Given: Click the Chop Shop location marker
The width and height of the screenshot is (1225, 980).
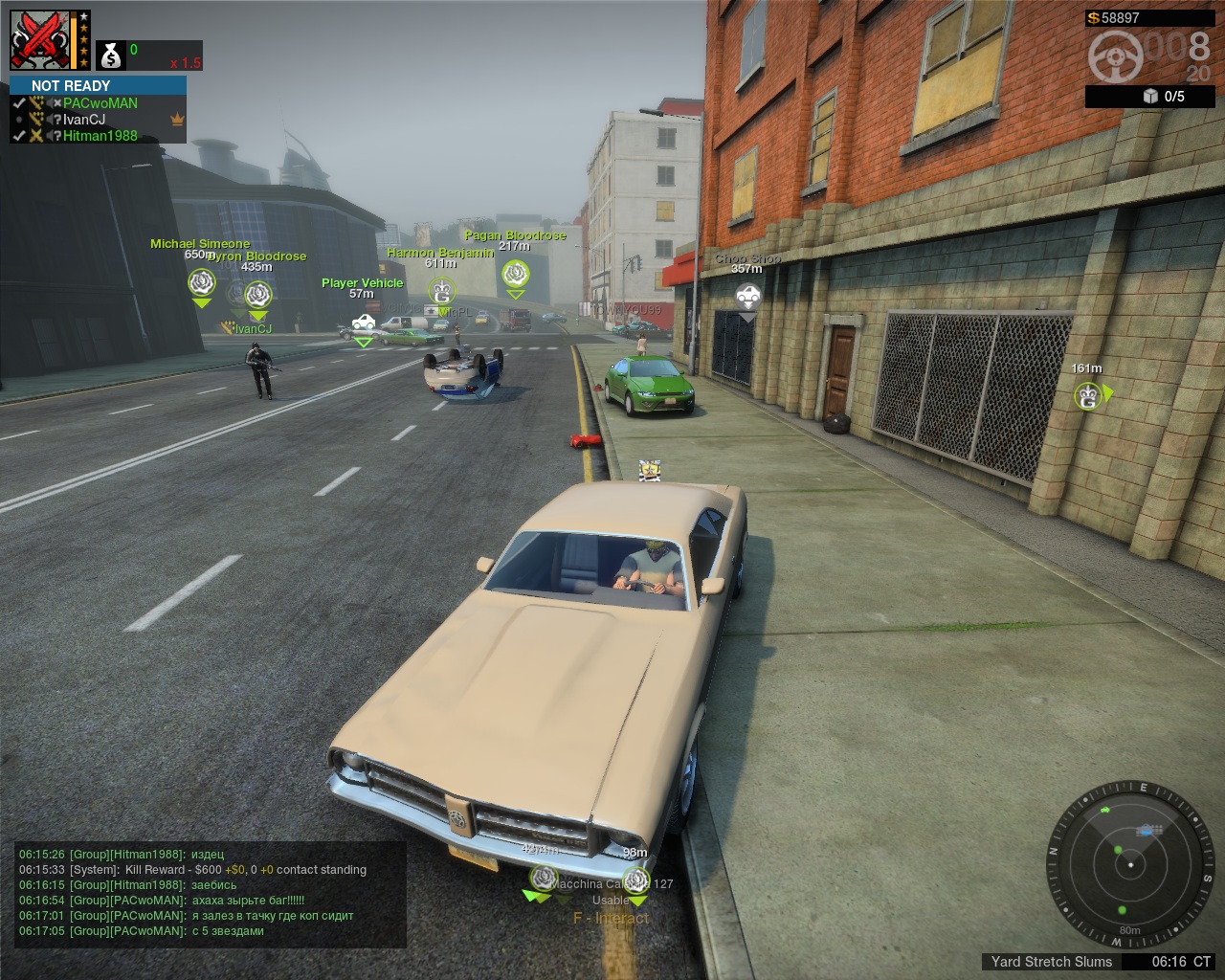Looking at the screenshot, I should pos(747,296).
